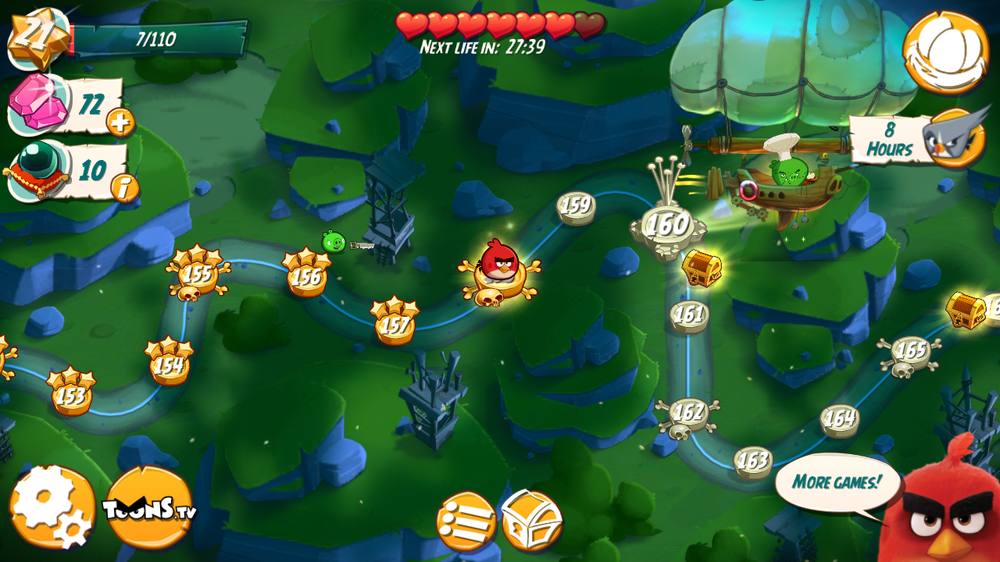Select the boss level 160 node

click(x=667, y=225)
